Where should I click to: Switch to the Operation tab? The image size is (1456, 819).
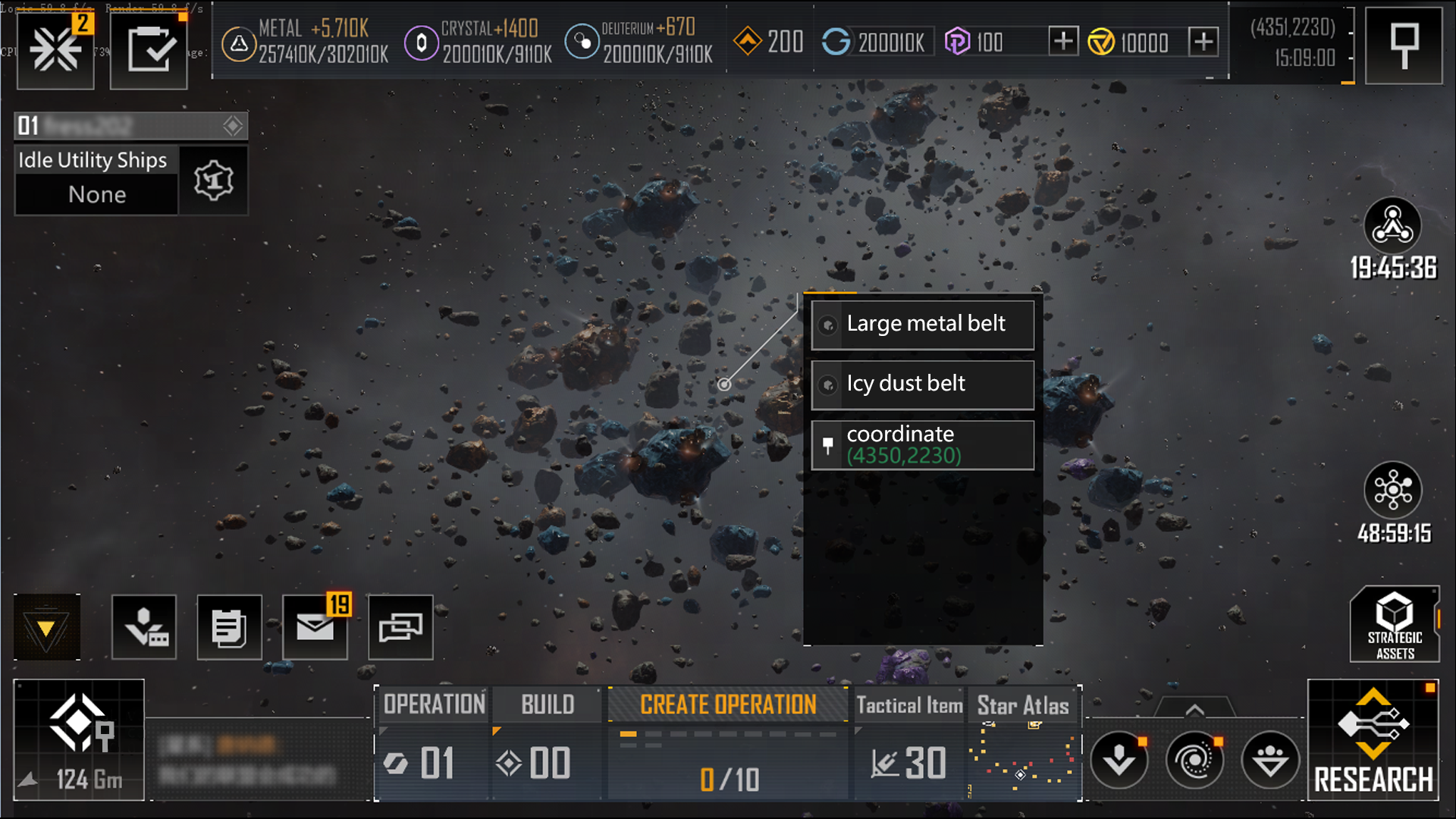point(434,704)
